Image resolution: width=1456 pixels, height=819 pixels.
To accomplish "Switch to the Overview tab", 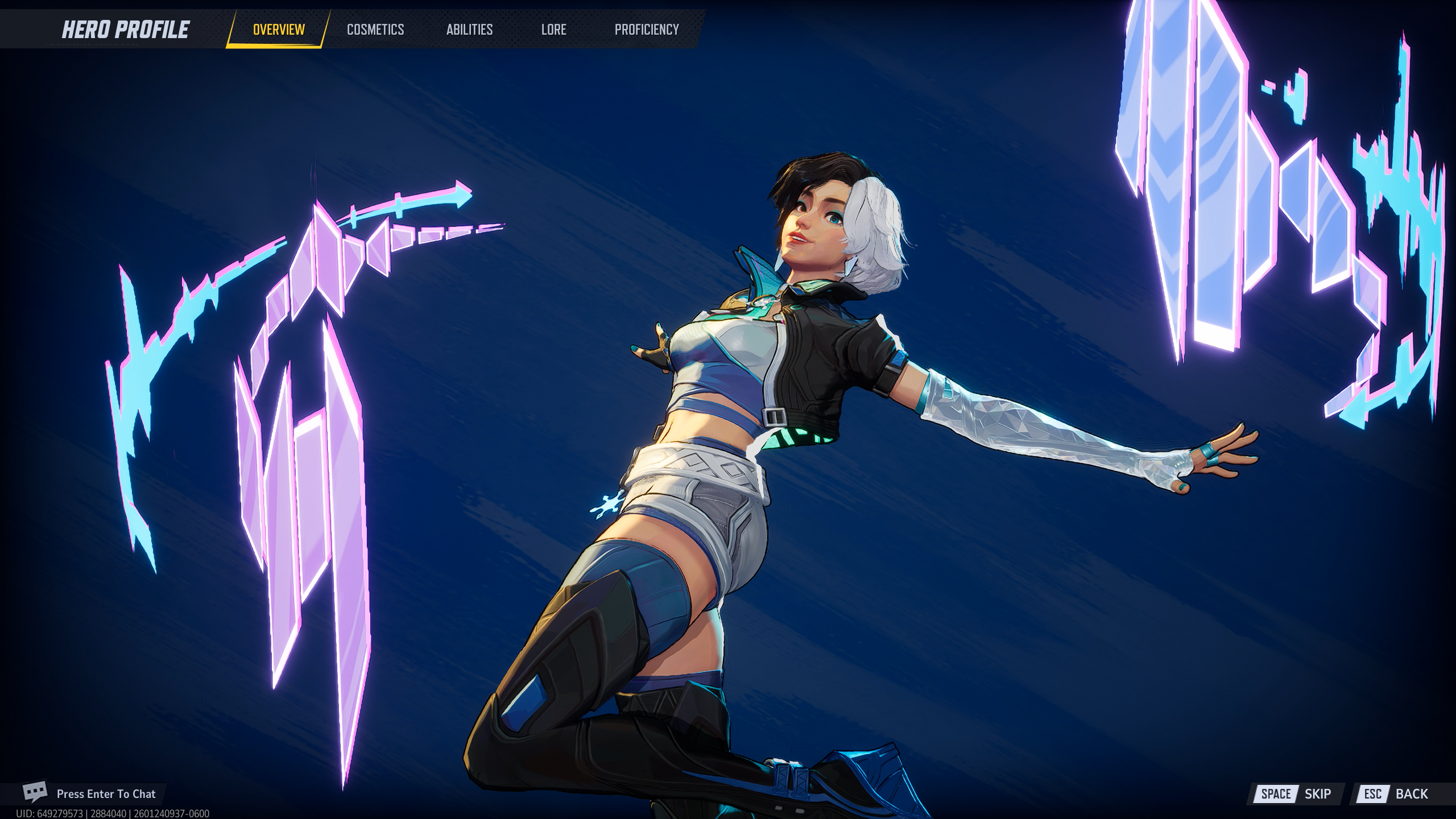I will (x=279, y=30).
